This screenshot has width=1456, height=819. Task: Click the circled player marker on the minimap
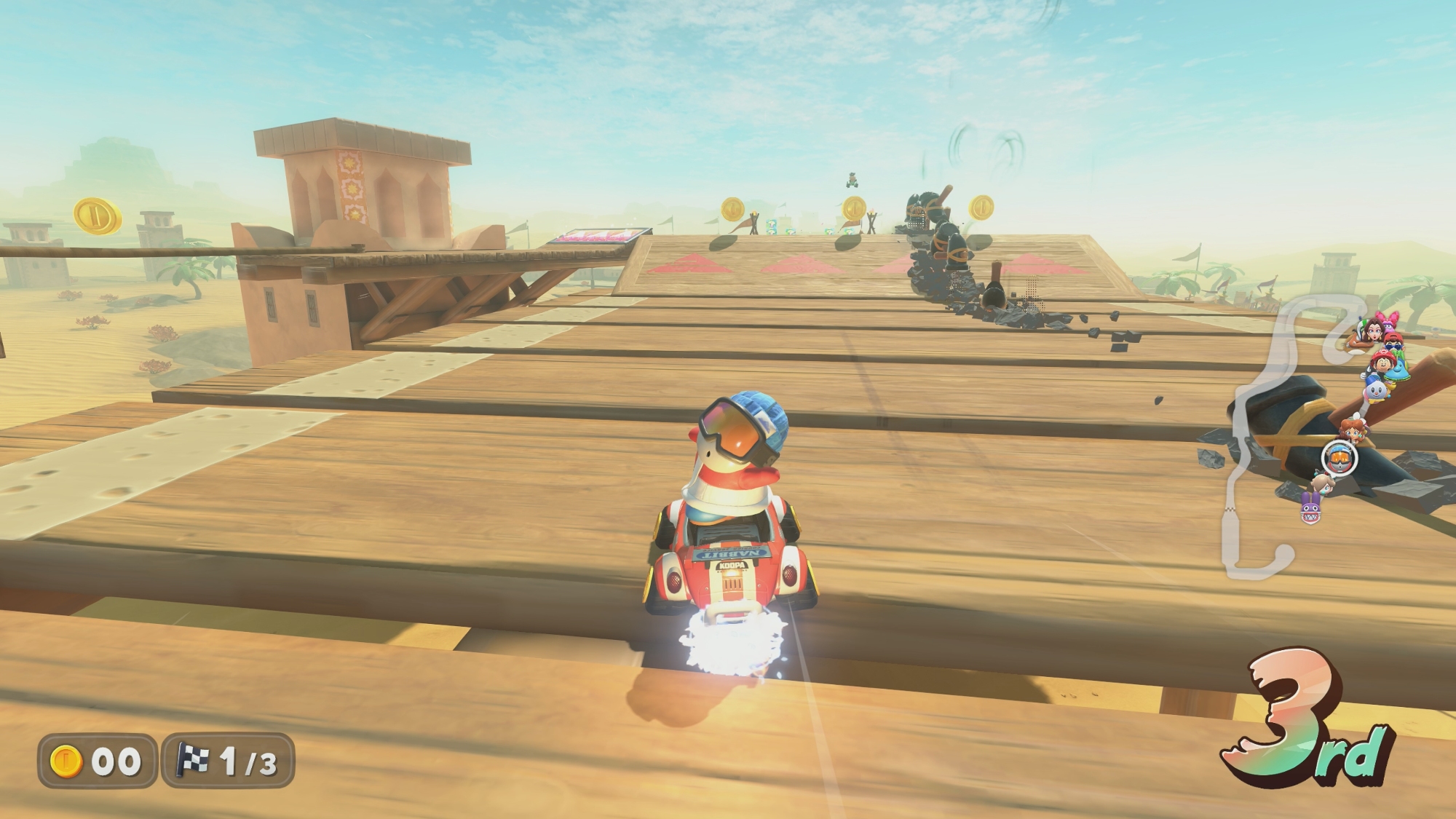(1339, 458)
